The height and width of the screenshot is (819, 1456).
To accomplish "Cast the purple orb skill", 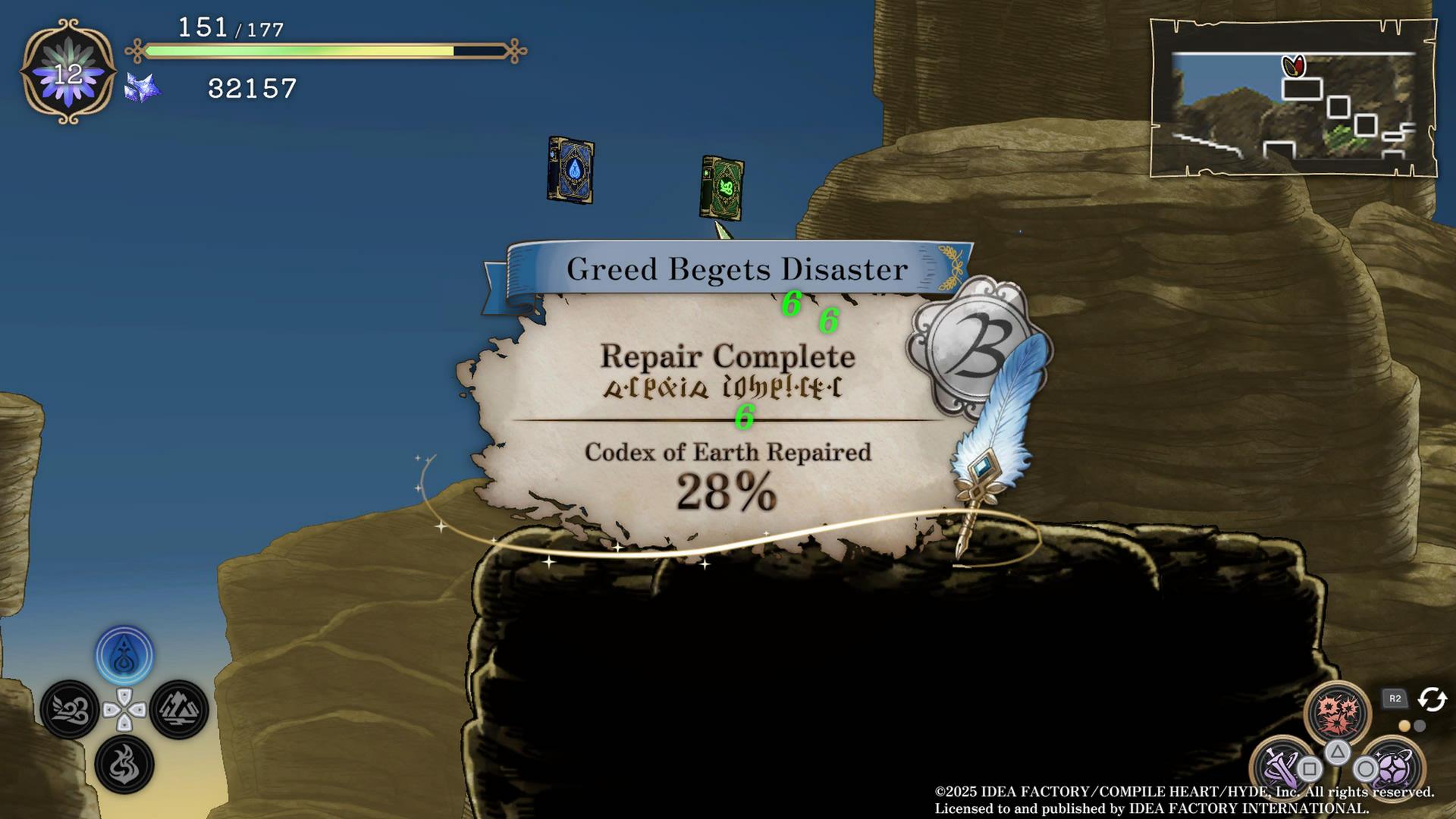I will [1392, 767].
